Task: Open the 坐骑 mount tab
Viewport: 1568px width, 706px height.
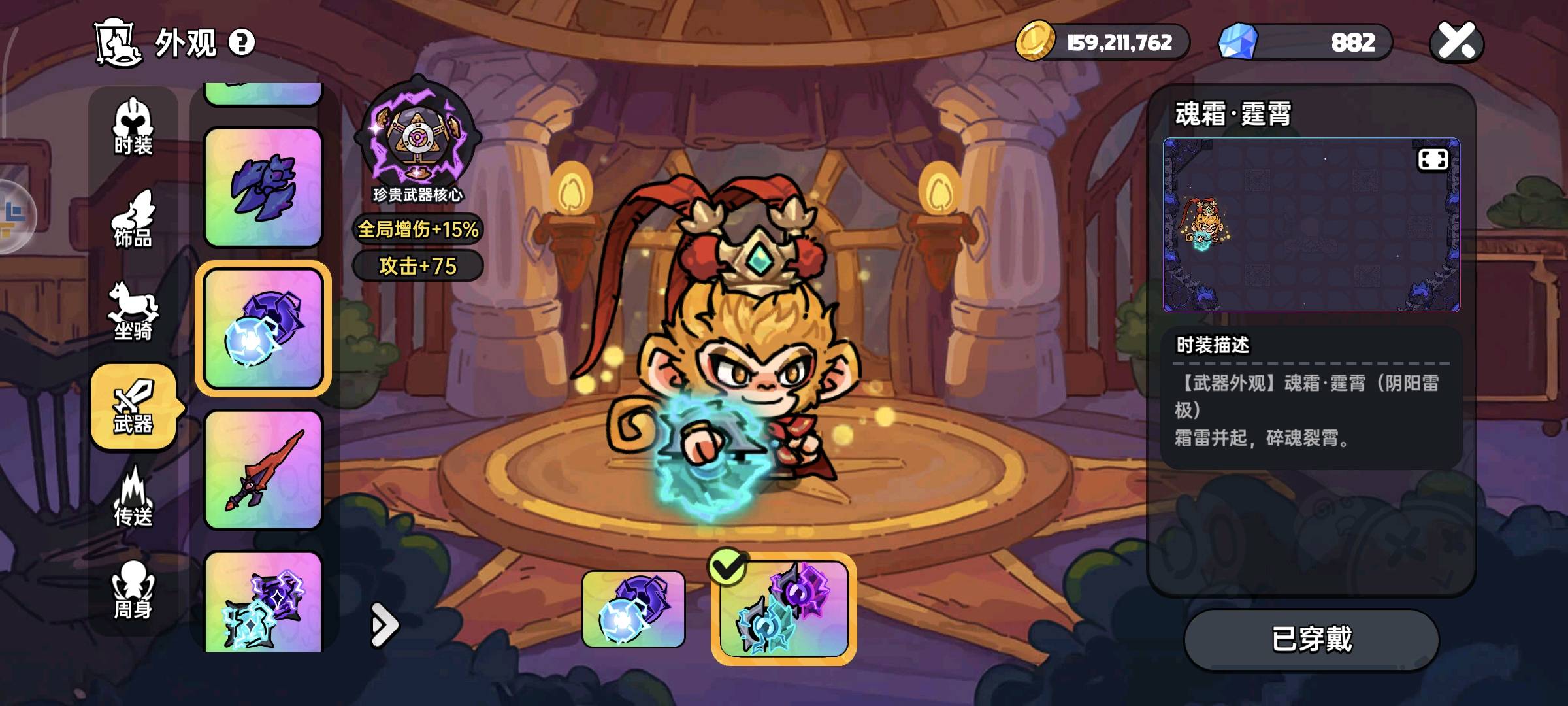Action: [x=133, y=312]
